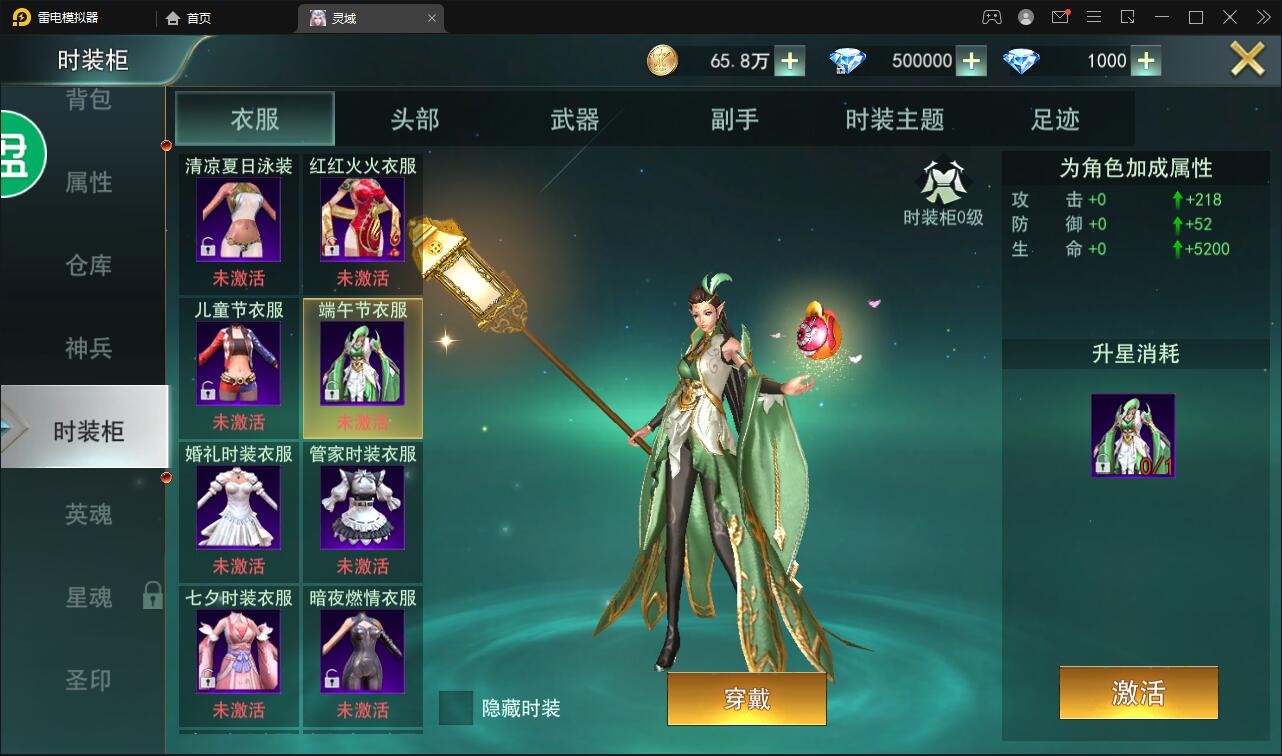Switch to the 武器 costume tab
Viewport: 1282px width, 756px height.
click(575, 118)
